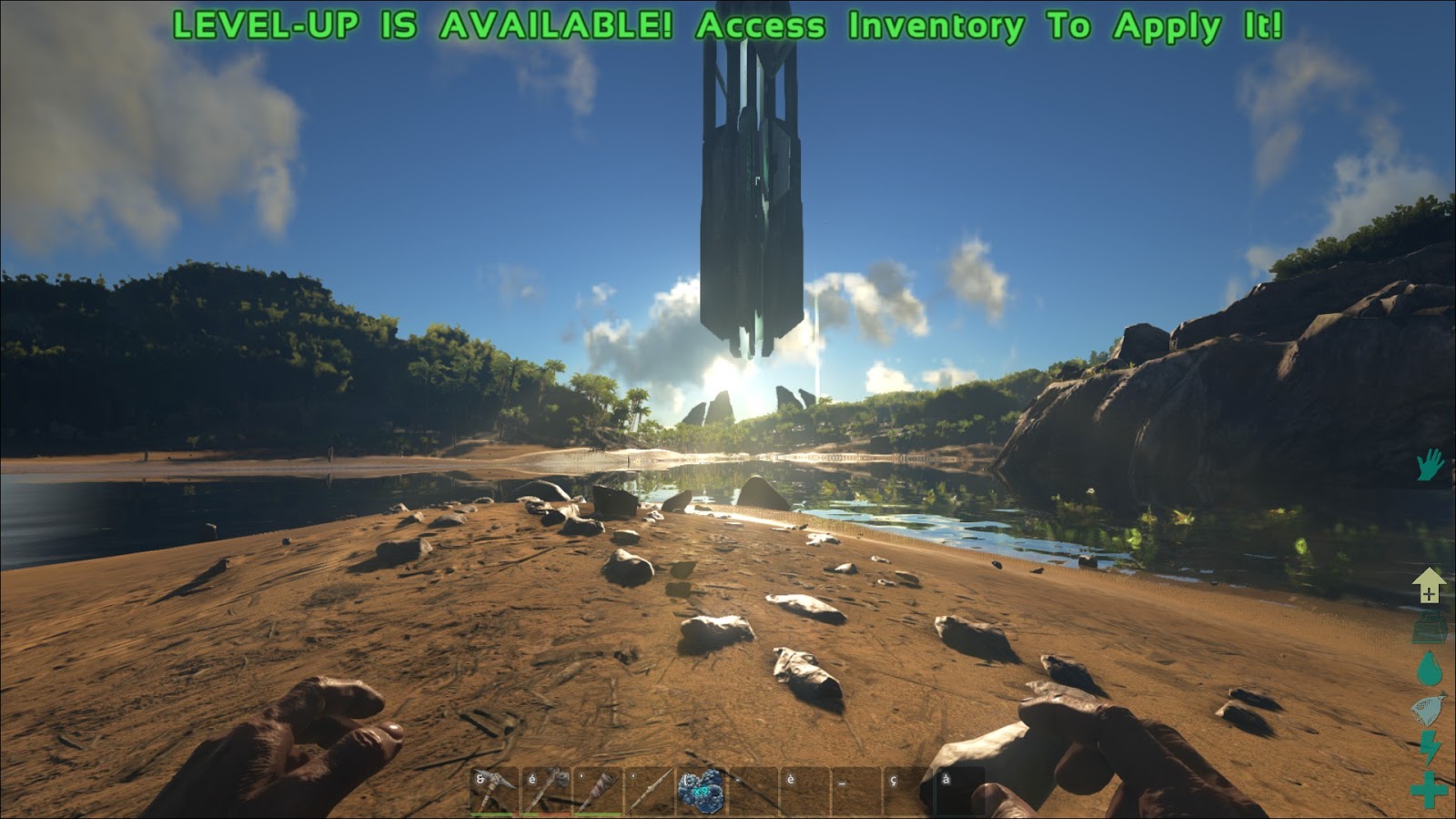The height and width of the screenshot is (819, 1456).
Task: Select the torch in the third hotbar slot
Action: coord(598,787)
